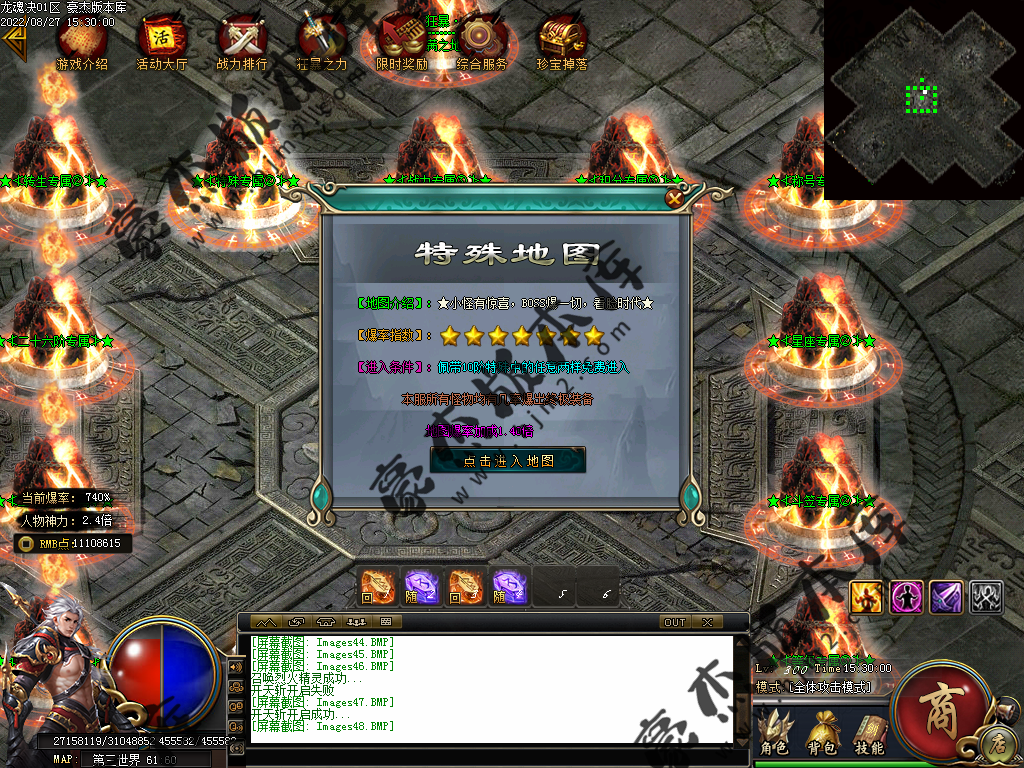Open the 角色 character panel
Image resolution: width=1024 pixels, height=768 pixels.
tap(774, 733)
